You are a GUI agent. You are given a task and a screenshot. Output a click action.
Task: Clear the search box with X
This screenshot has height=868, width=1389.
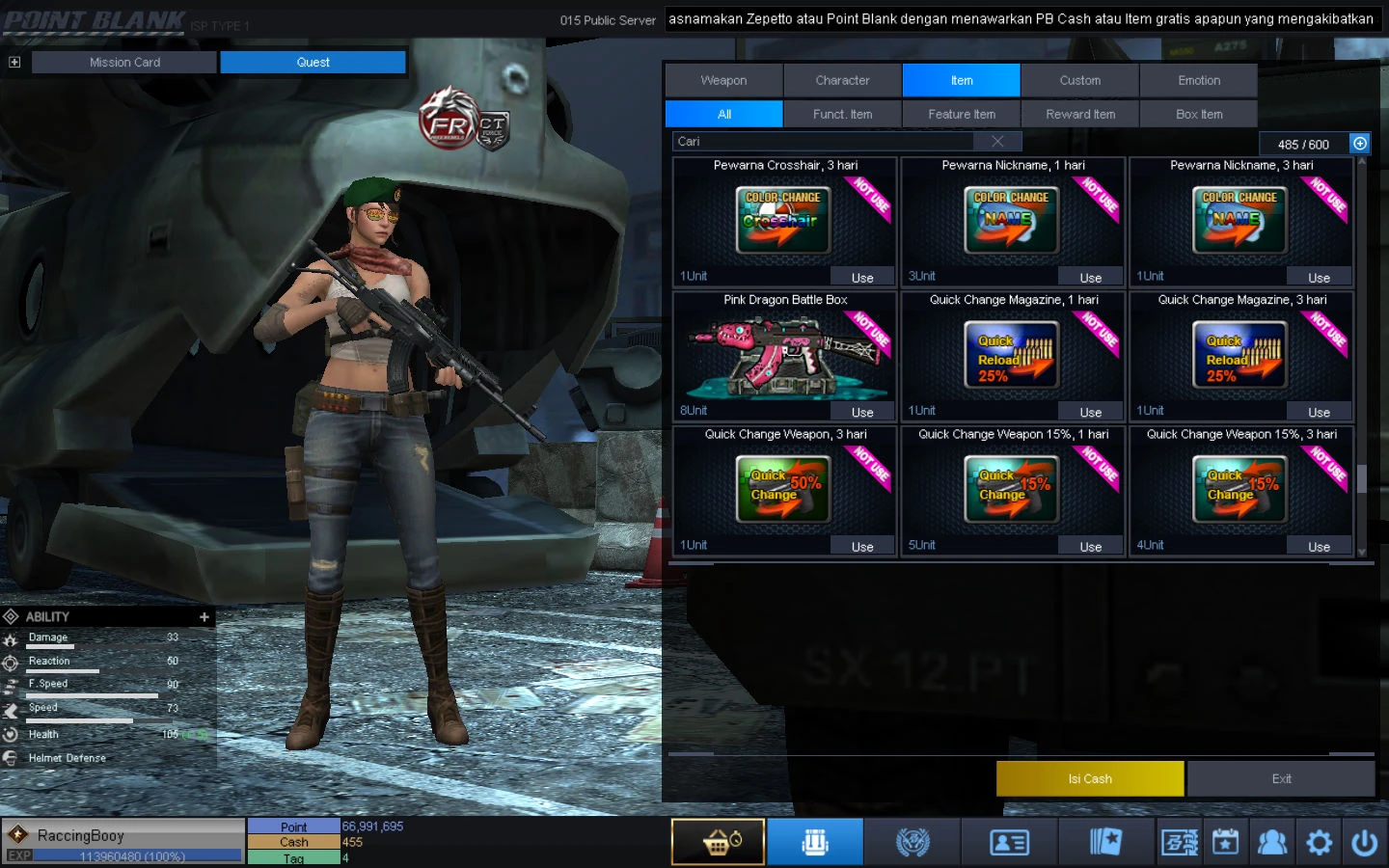pyautogui.click(x=997, y=142)
